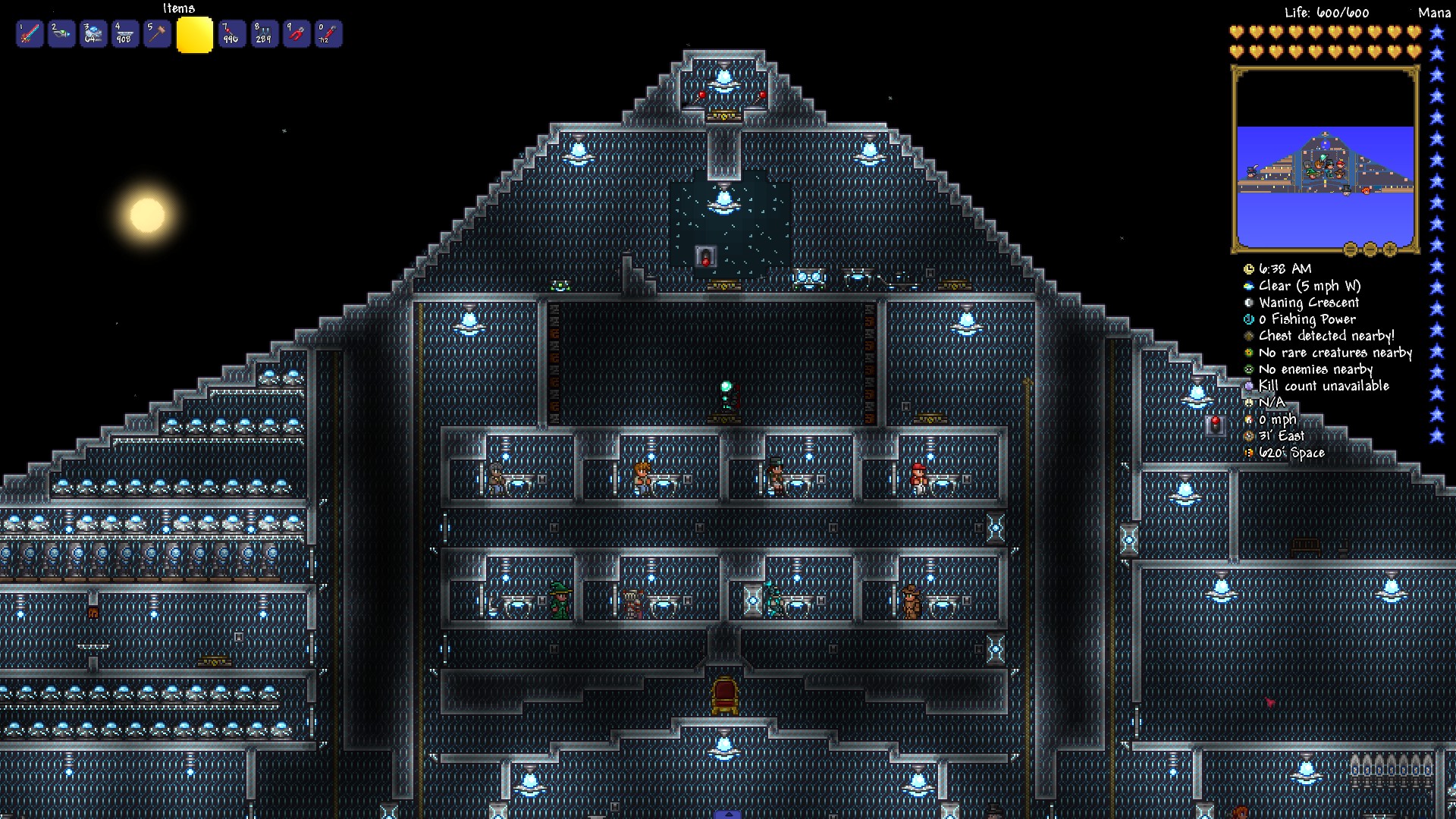Viewport: 1456px width, 819px height.
Task: Select the rainbow sword in hotbar slot 1
Action: click(x=29, y=33)
